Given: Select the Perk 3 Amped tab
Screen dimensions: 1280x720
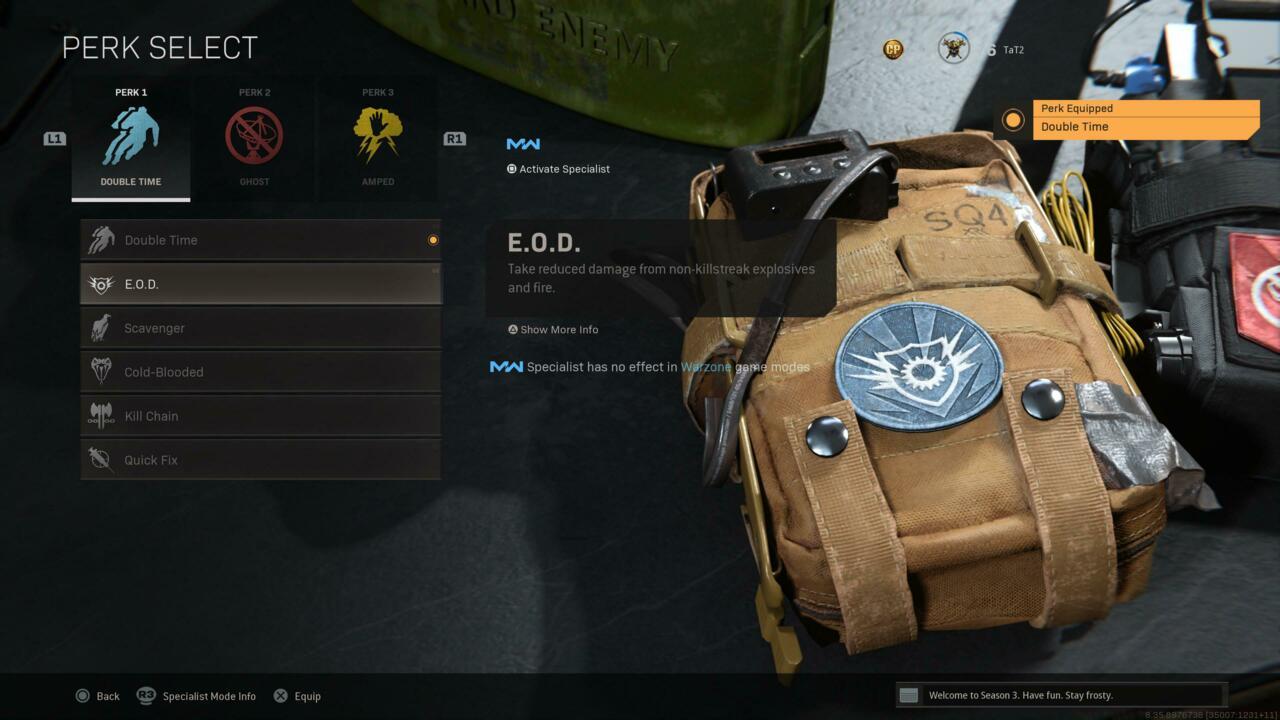Looking at the screenshot, I should (x=377, y=138).
